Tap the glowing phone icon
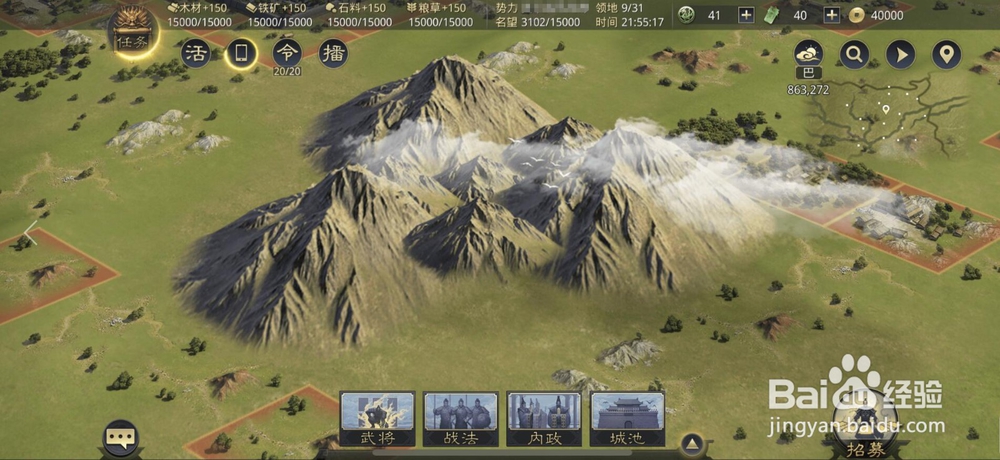This screenshot has height=460, width=1000. (x=241, y=53)
